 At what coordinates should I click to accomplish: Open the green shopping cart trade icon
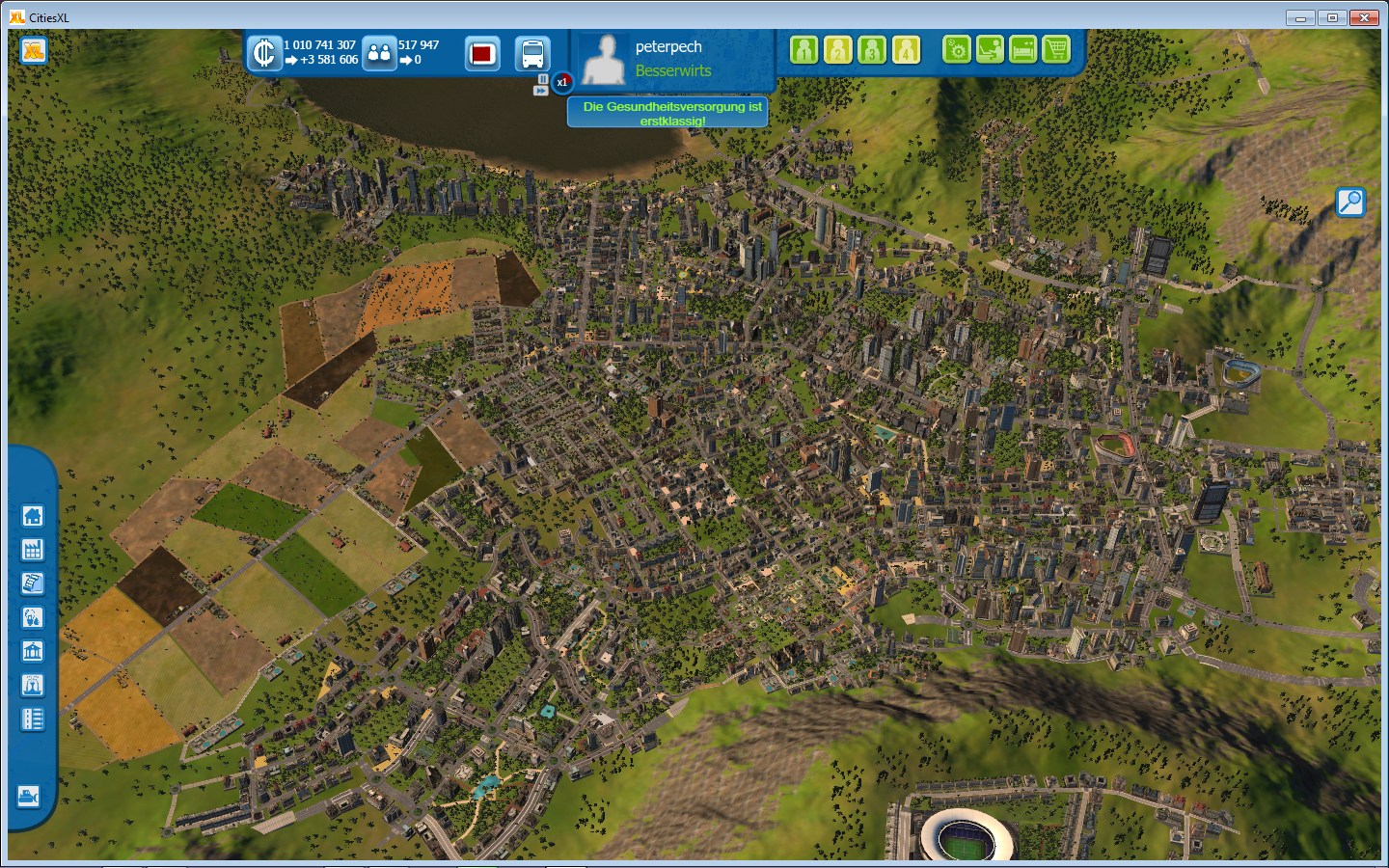point(1056,49)
